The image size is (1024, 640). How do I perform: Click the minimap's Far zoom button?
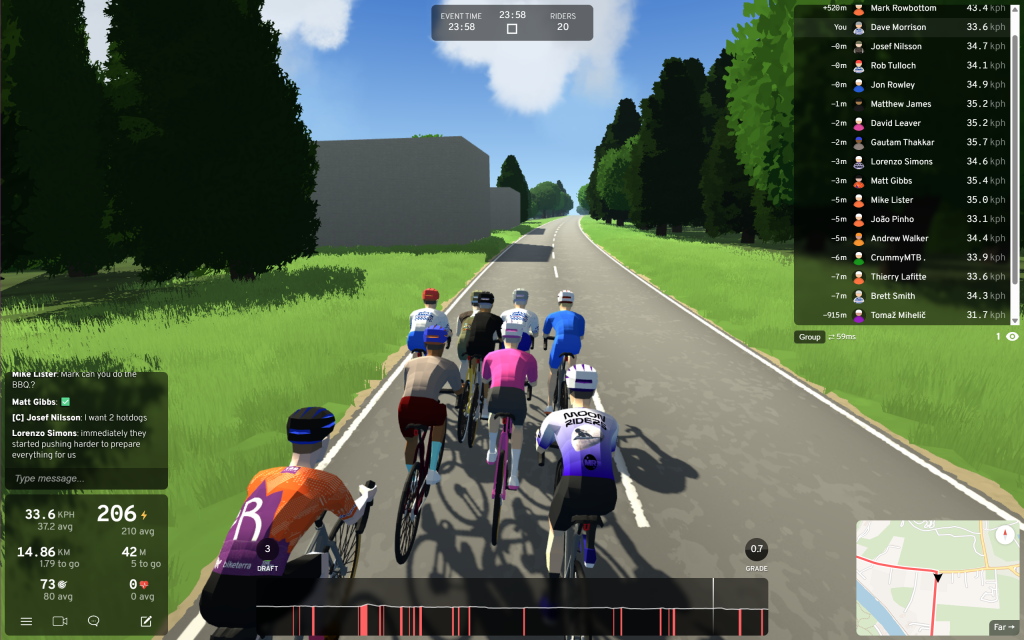click(x=1003, y=627)
